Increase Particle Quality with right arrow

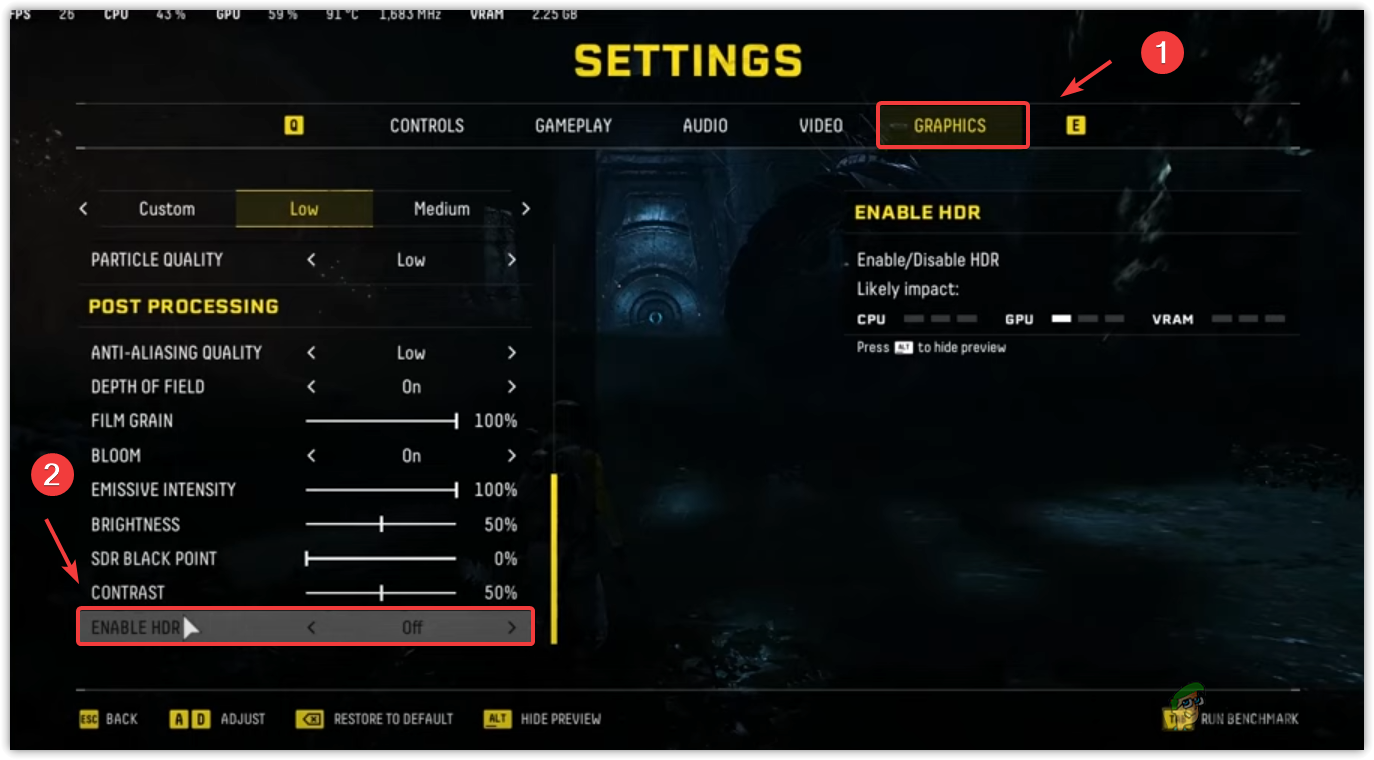point(512,260)
